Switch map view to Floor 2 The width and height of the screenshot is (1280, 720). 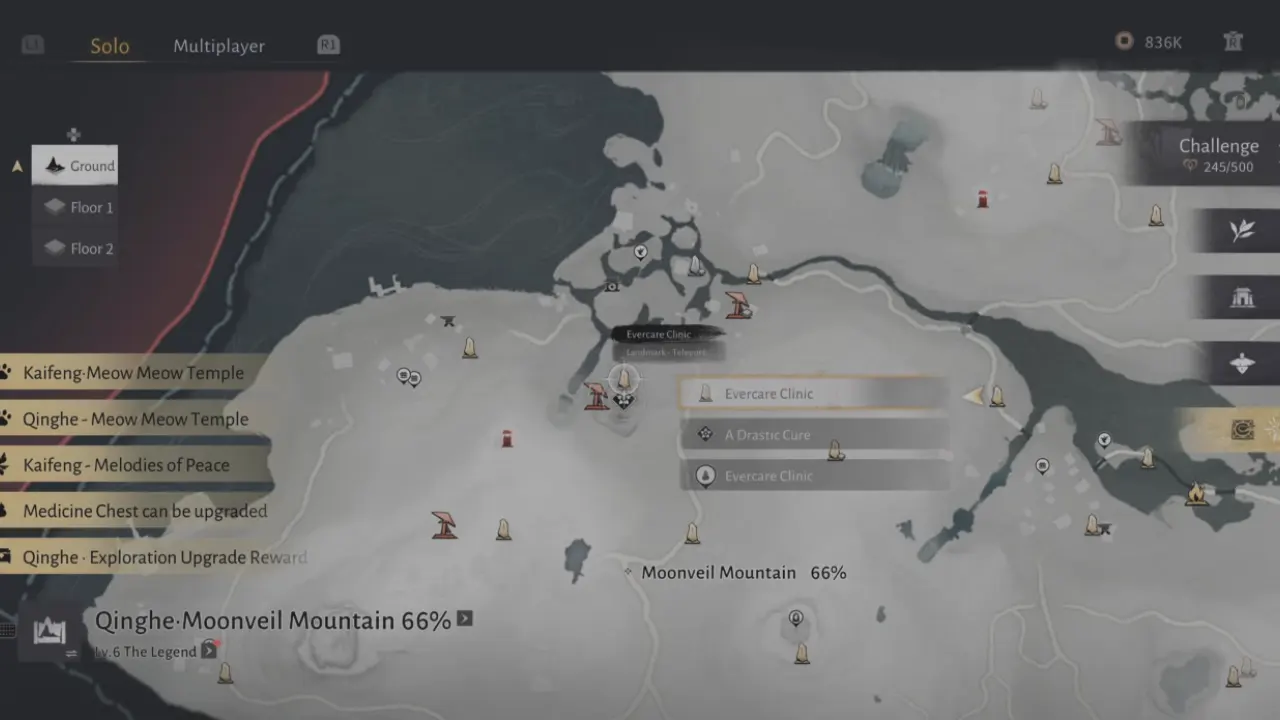[x=76, y=248]
